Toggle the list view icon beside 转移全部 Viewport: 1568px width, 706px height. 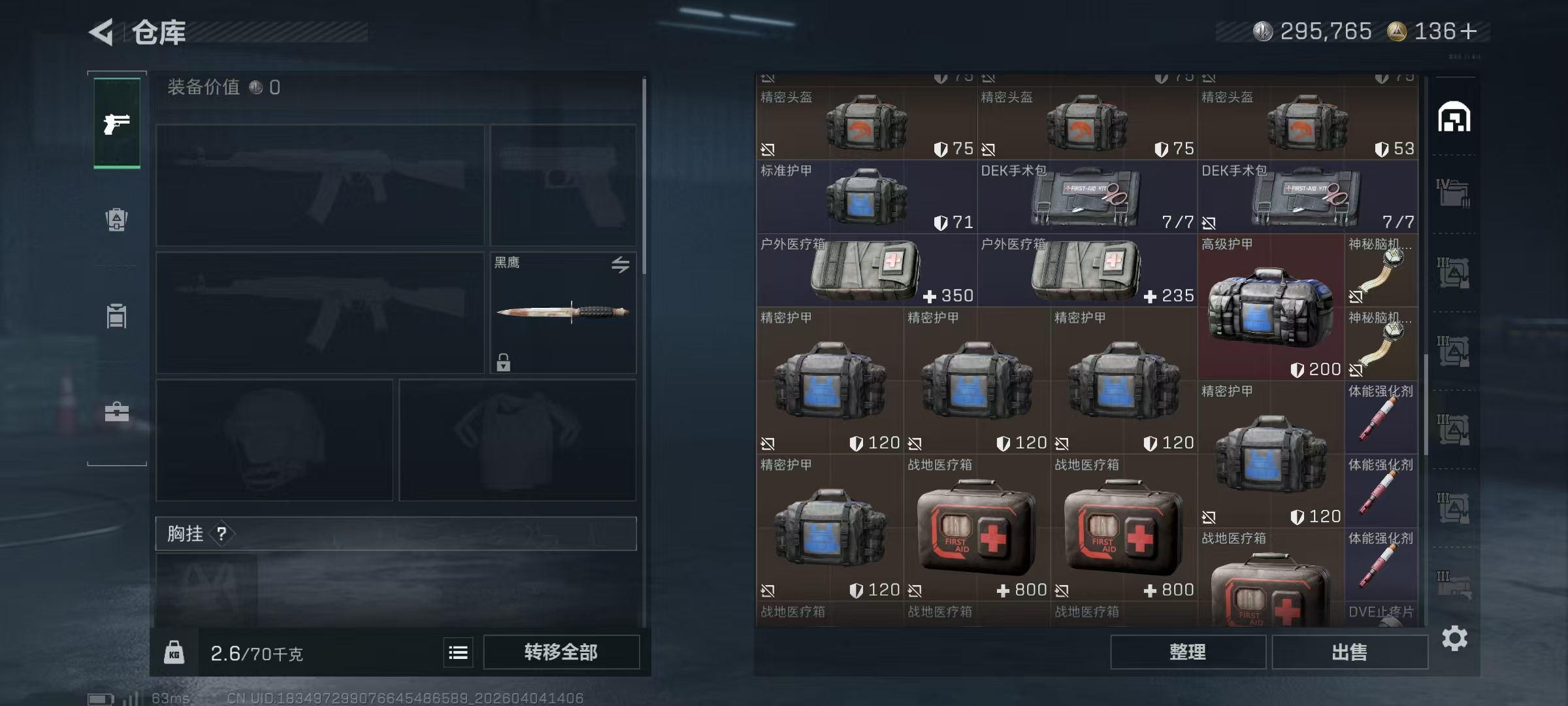[x=458, y=652]
